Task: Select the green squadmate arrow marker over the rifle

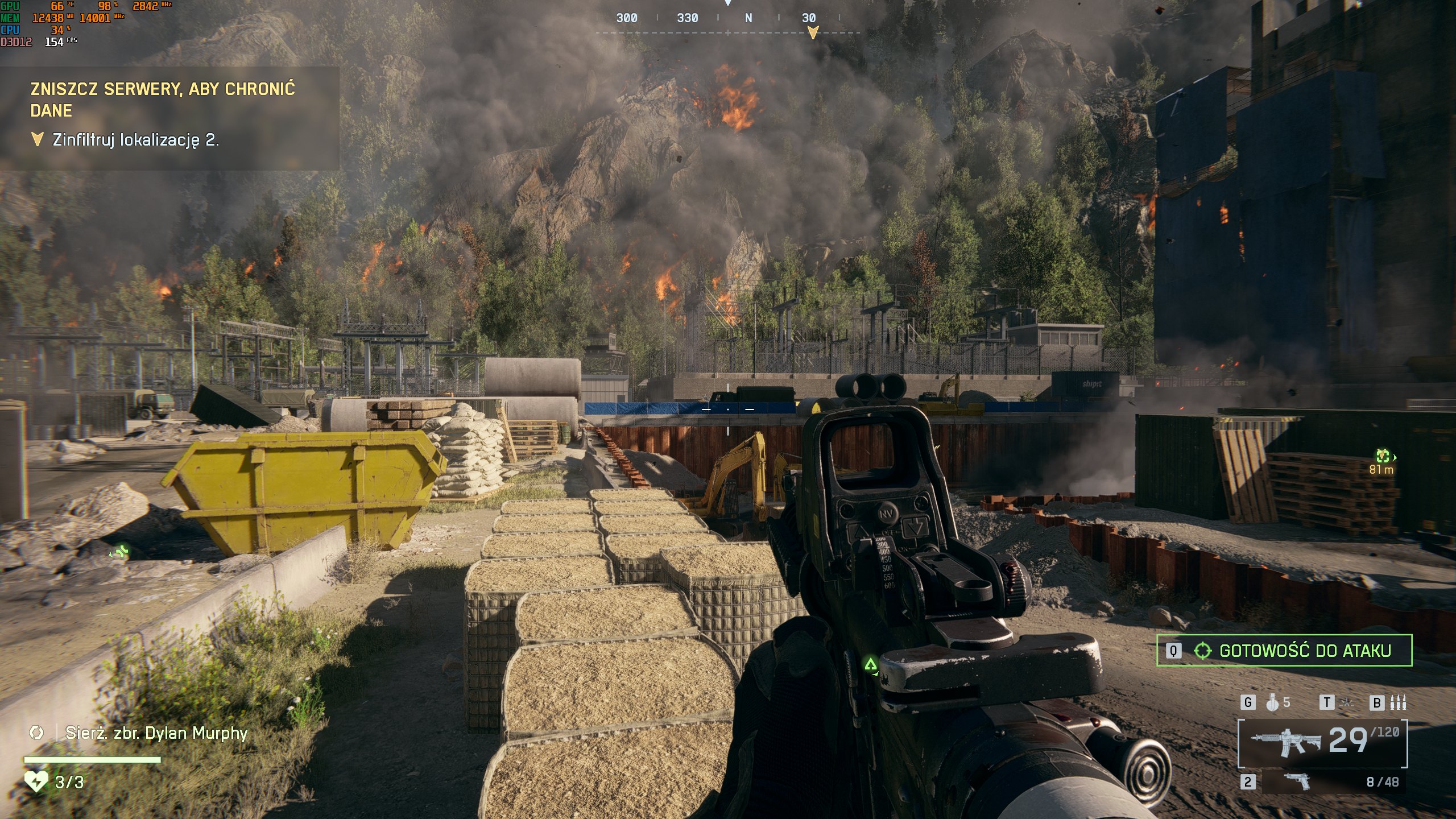Action: pyautogui.click(x=870, y=664)
